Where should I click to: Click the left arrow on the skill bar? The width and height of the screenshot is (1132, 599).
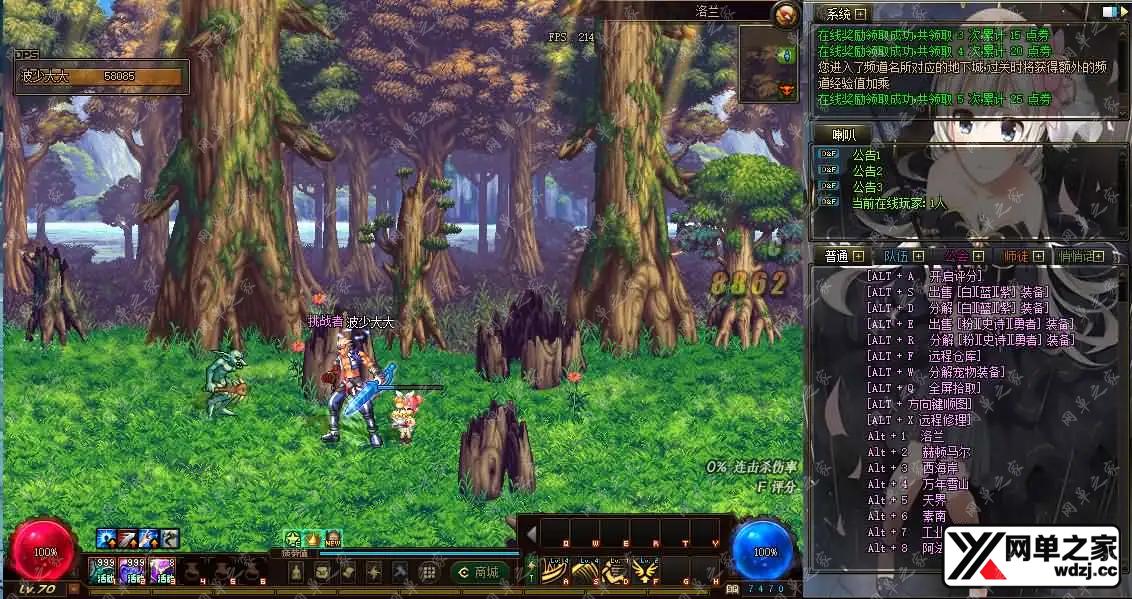click(532, 533)
